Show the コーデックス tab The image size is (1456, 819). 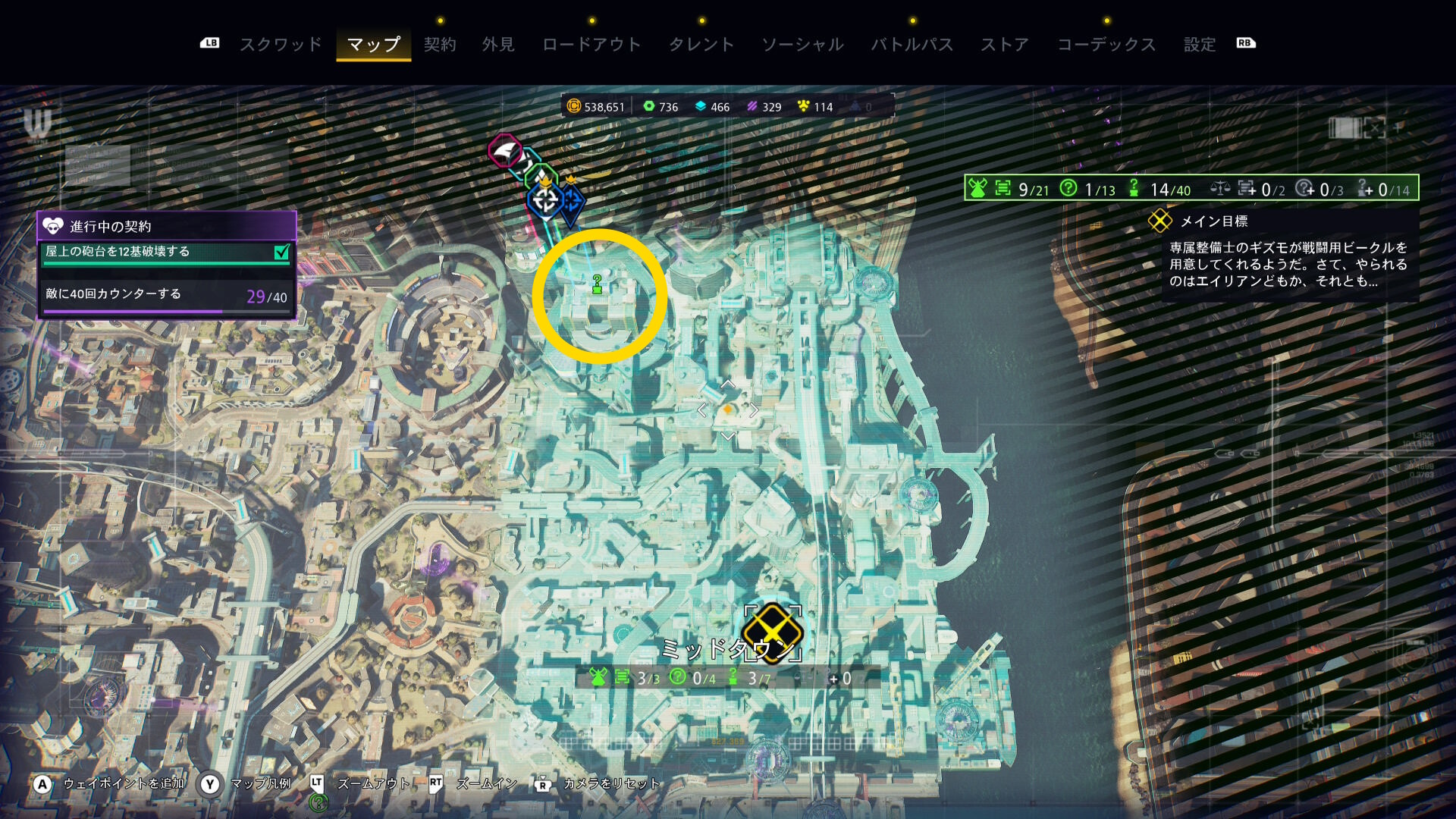(1106, 45)
